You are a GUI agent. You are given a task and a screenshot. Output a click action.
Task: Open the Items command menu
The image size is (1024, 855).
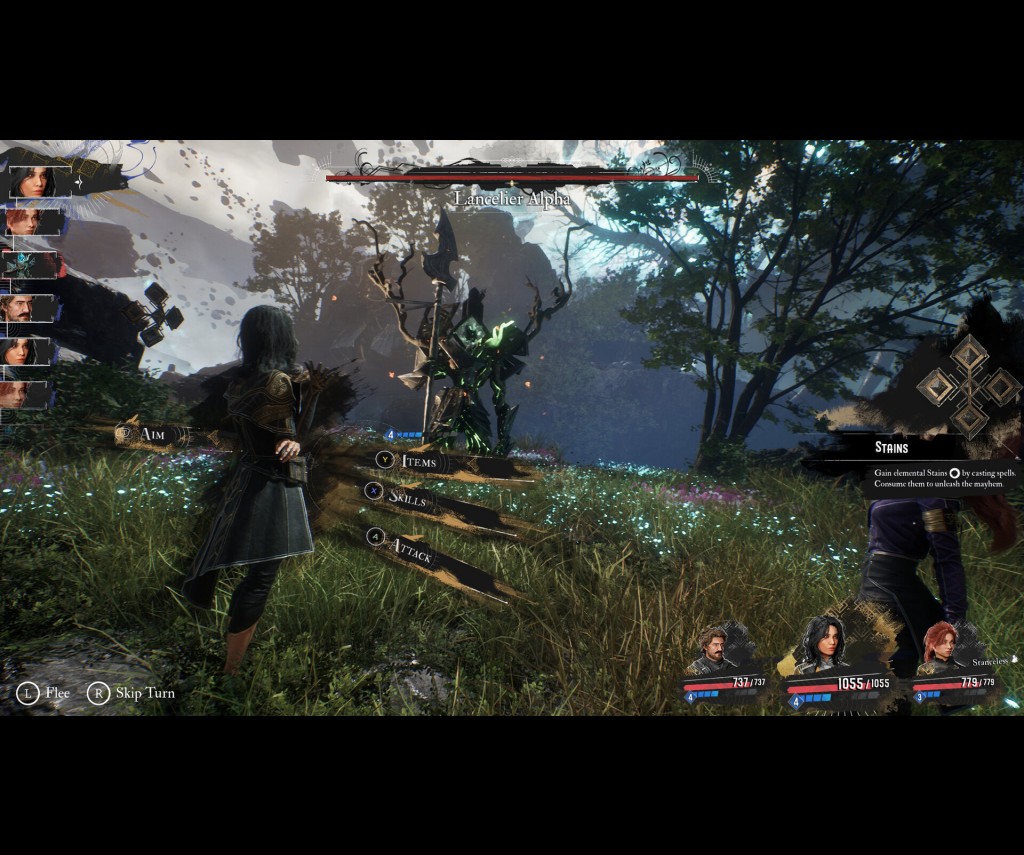point(418,461)
